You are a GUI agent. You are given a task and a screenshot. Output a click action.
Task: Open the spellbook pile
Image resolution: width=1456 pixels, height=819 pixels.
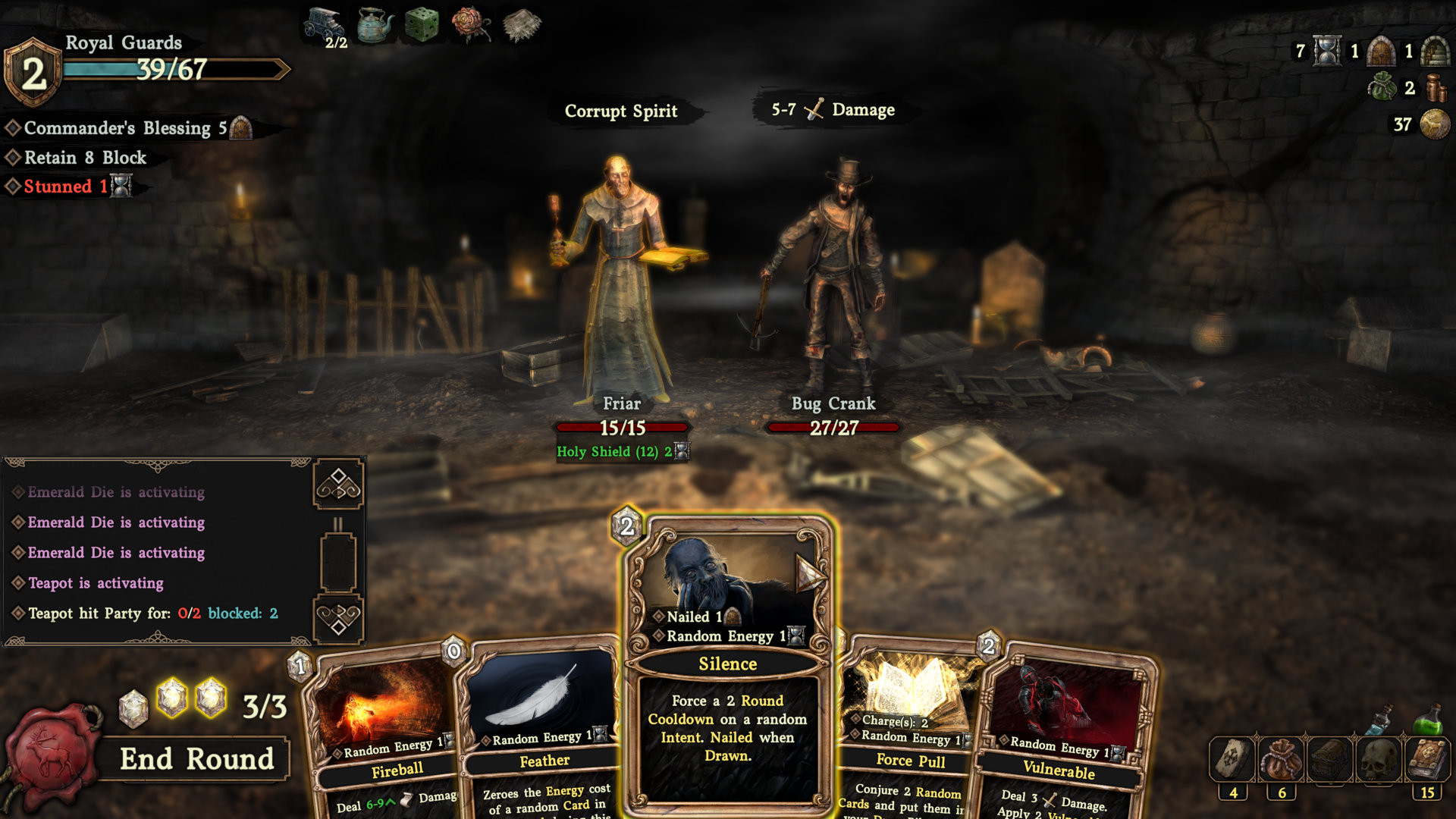(x=1427, y=760)
